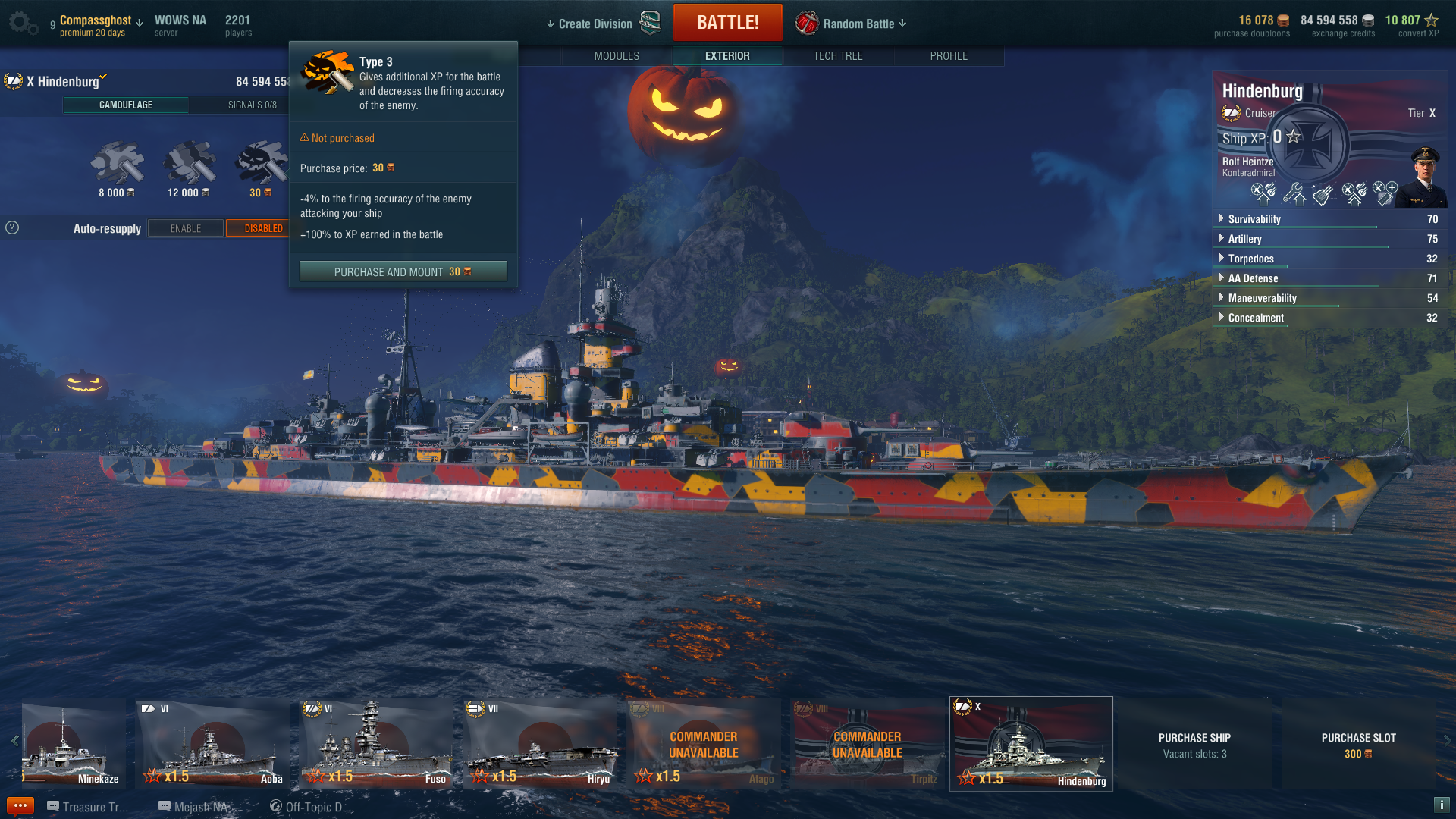Image resolution: width=1456 pixels, height=819 pixels.
Task: Open the Treasure Tr... chat channel
Action: [88, 807]
